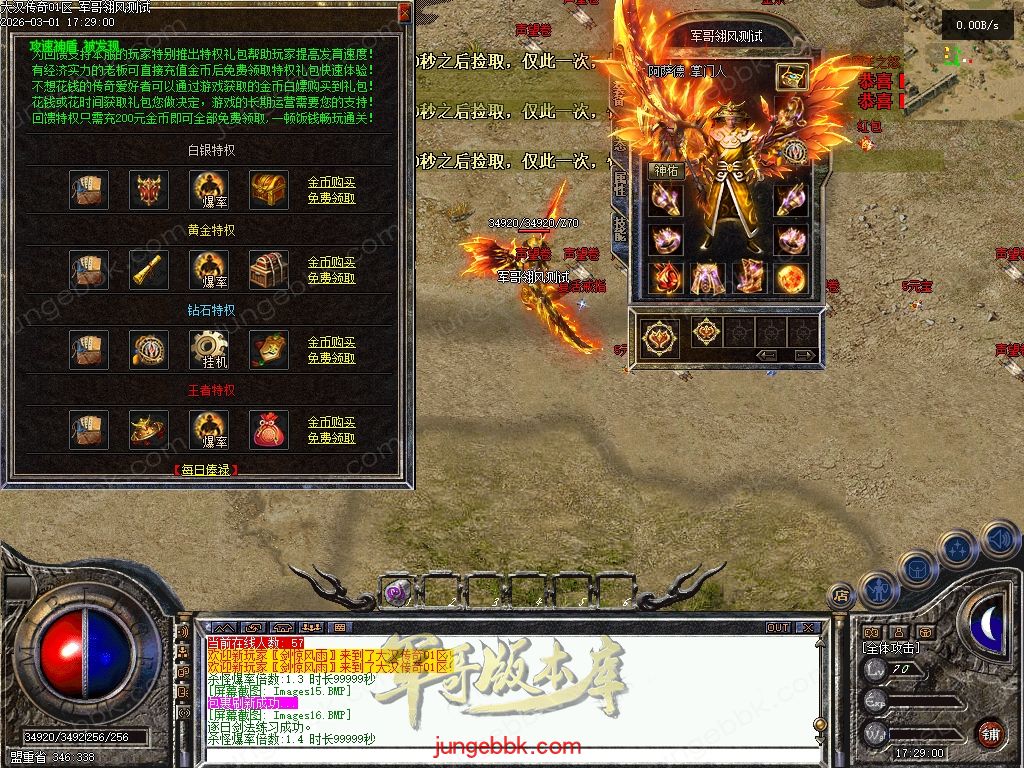Select the fire orb equipment slot
The height and width of the screenshot is (768, 1024).
pos(791,277)
